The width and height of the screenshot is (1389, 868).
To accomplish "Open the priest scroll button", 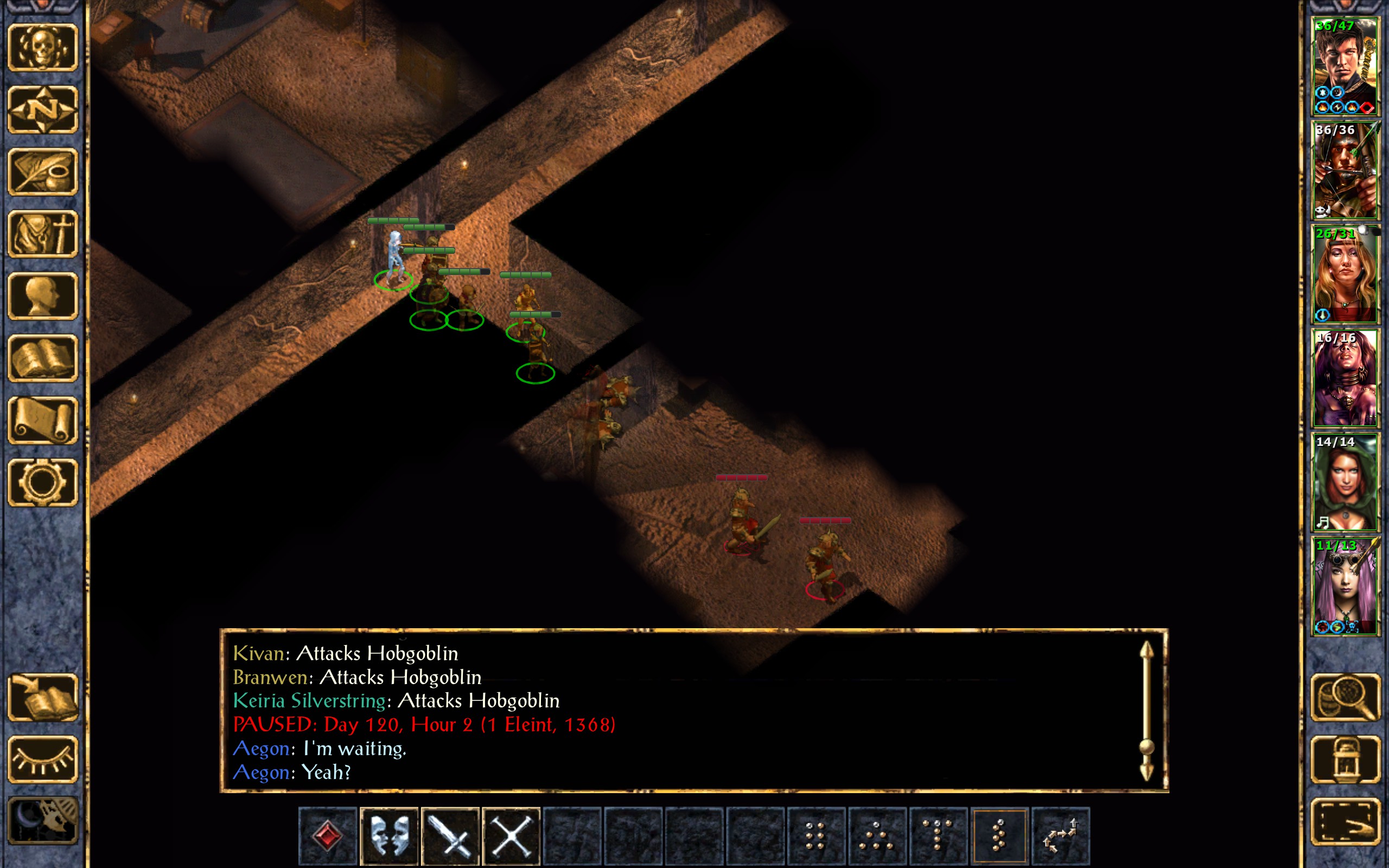I will (x=43, y=420).
